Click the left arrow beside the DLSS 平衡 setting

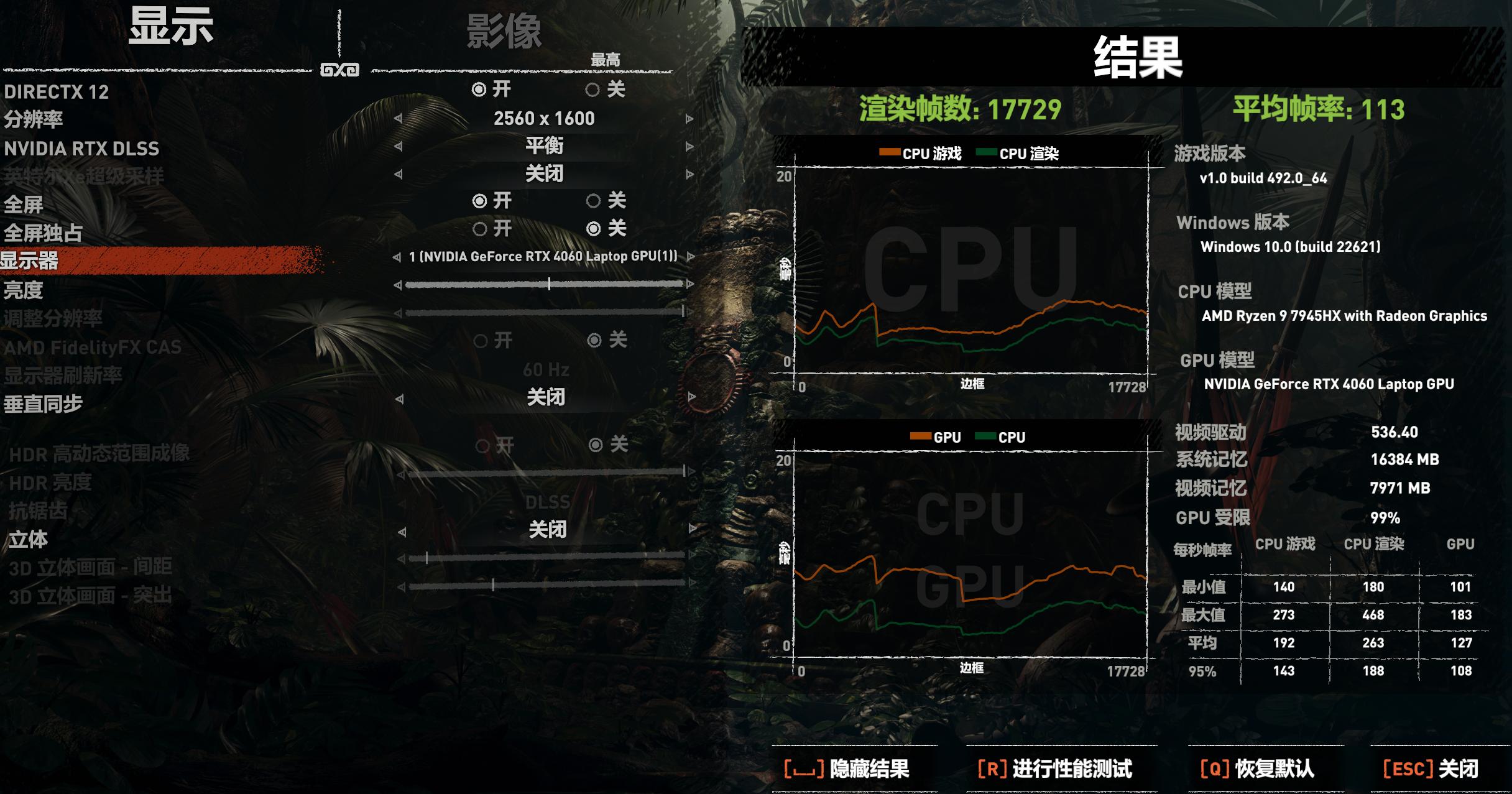[x=399, y=147]
